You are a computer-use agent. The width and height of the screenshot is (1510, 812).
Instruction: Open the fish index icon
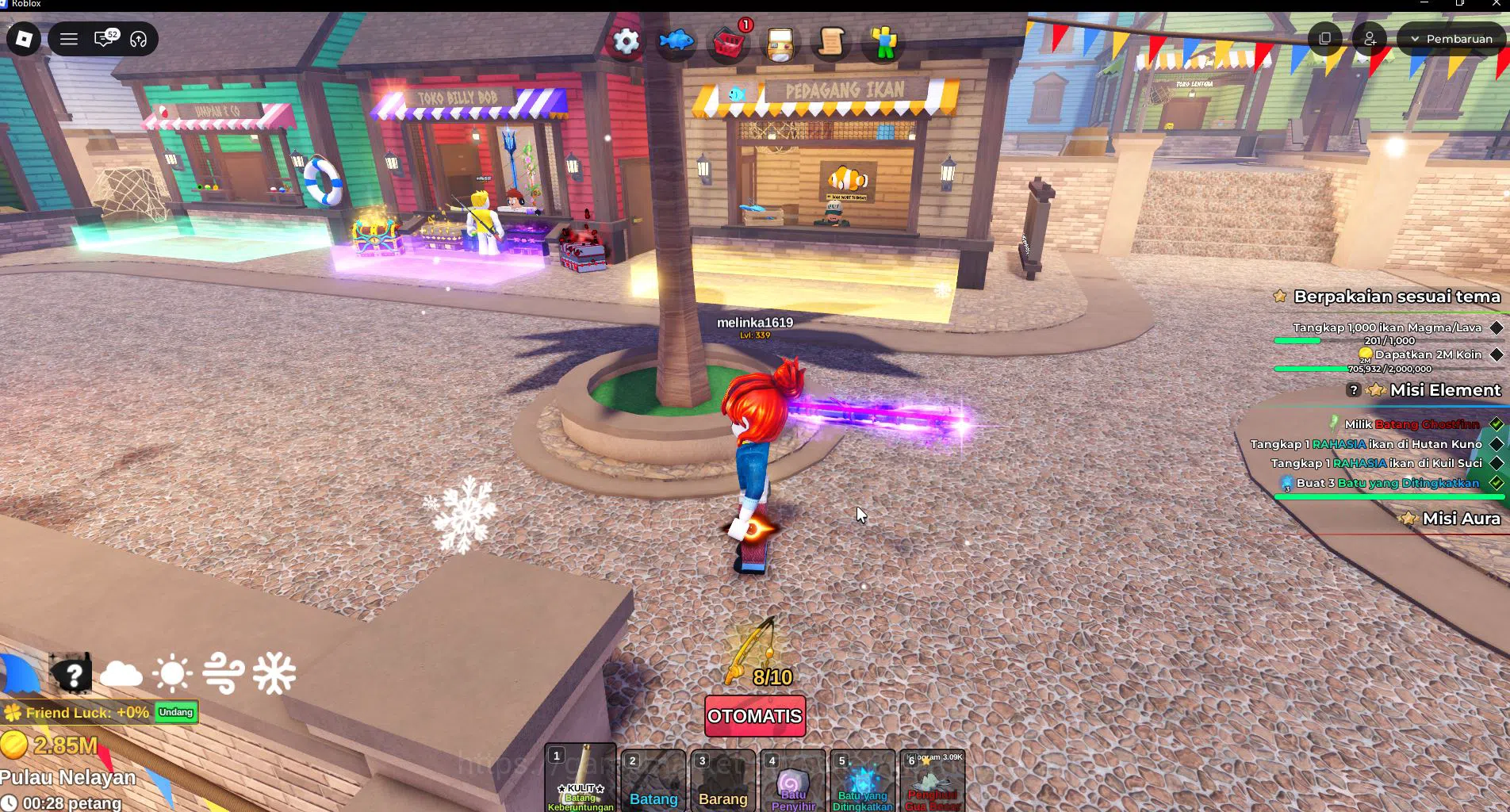[676, 39]
